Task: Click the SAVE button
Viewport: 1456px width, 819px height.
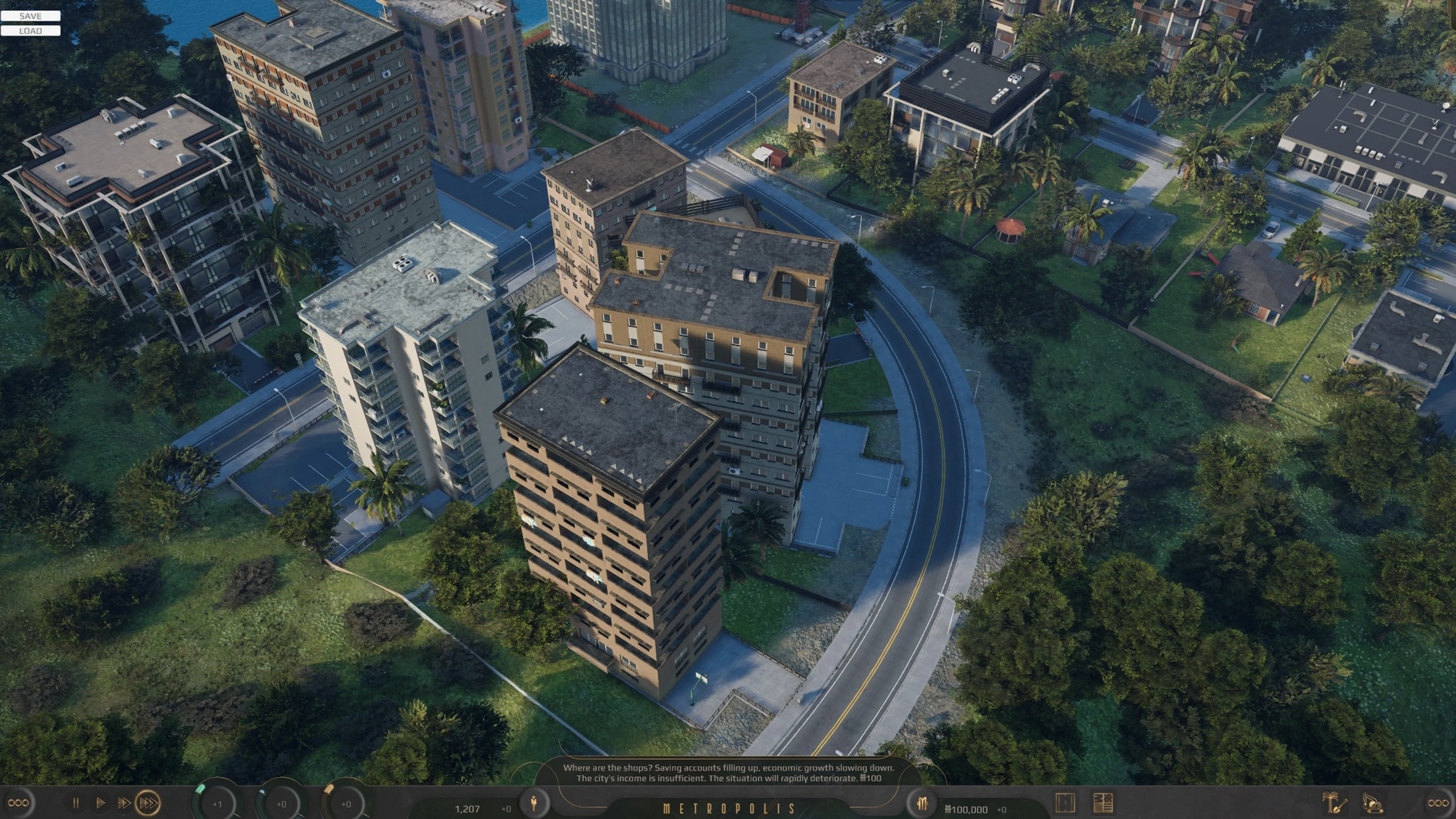Action: (30, 16)
